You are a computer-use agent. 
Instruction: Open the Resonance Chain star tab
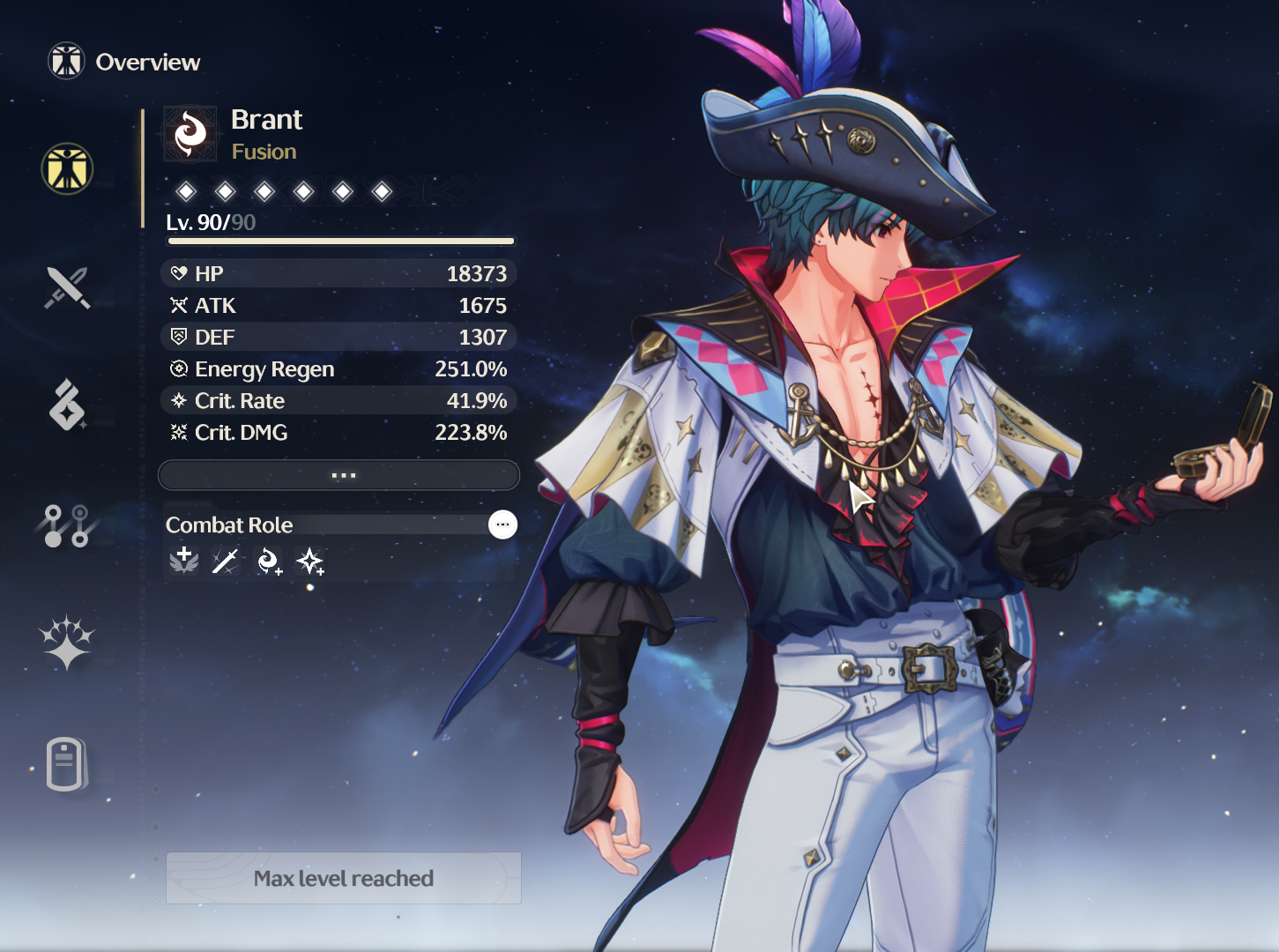coord(67,642)
